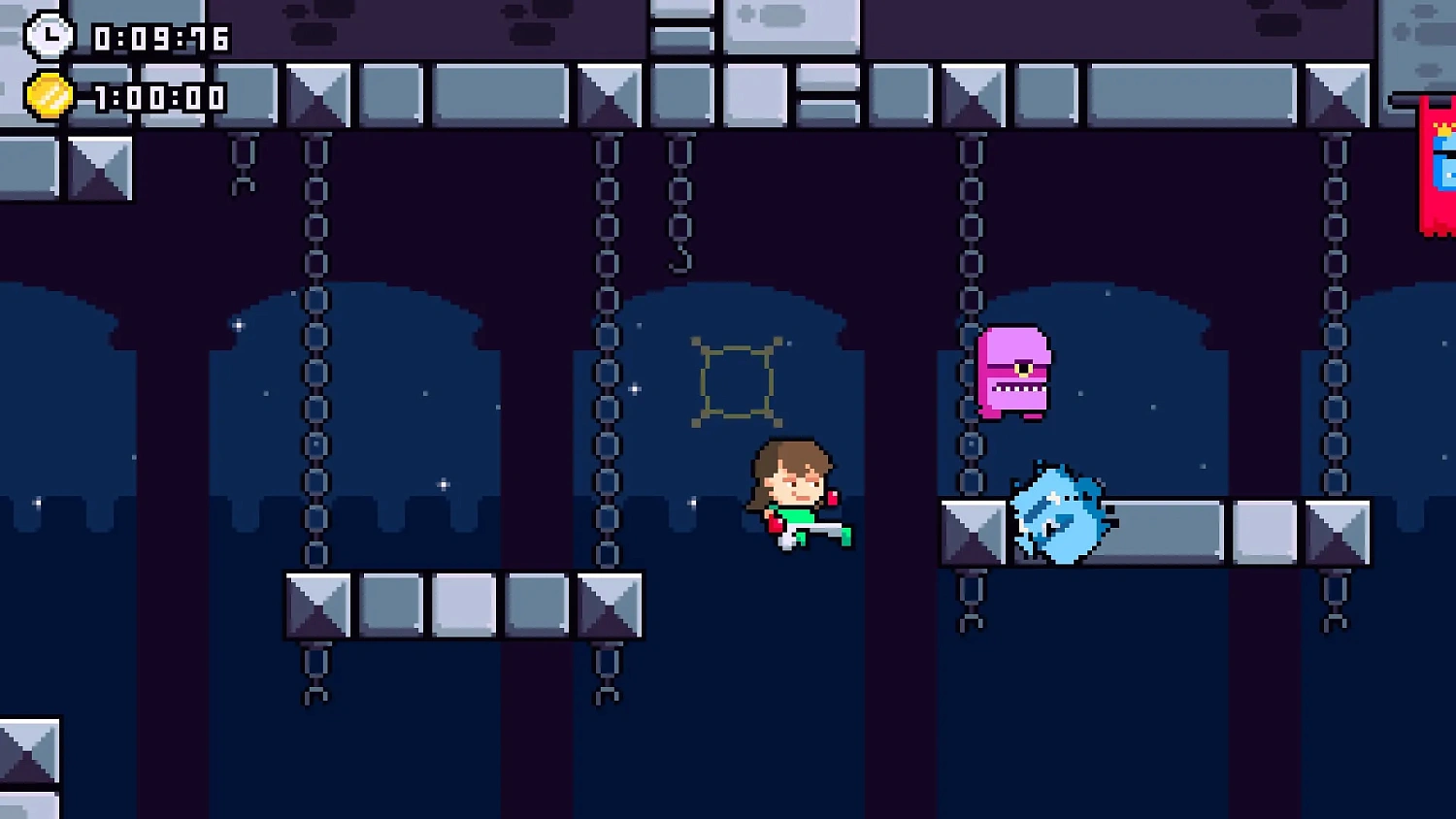
Task: Click the crown on the banner
Action: 1442,128
